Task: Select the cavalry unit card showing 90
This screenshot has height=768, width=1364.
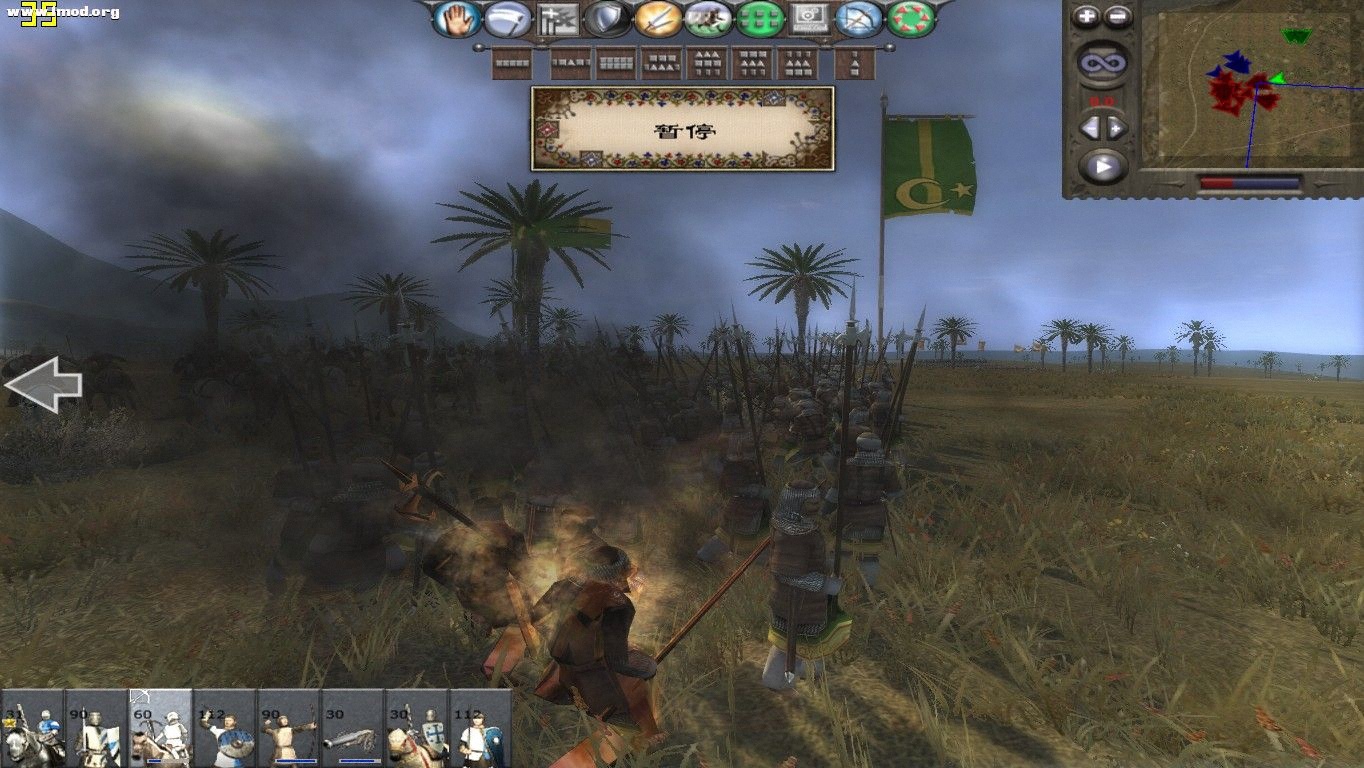Action: point(95,730)
